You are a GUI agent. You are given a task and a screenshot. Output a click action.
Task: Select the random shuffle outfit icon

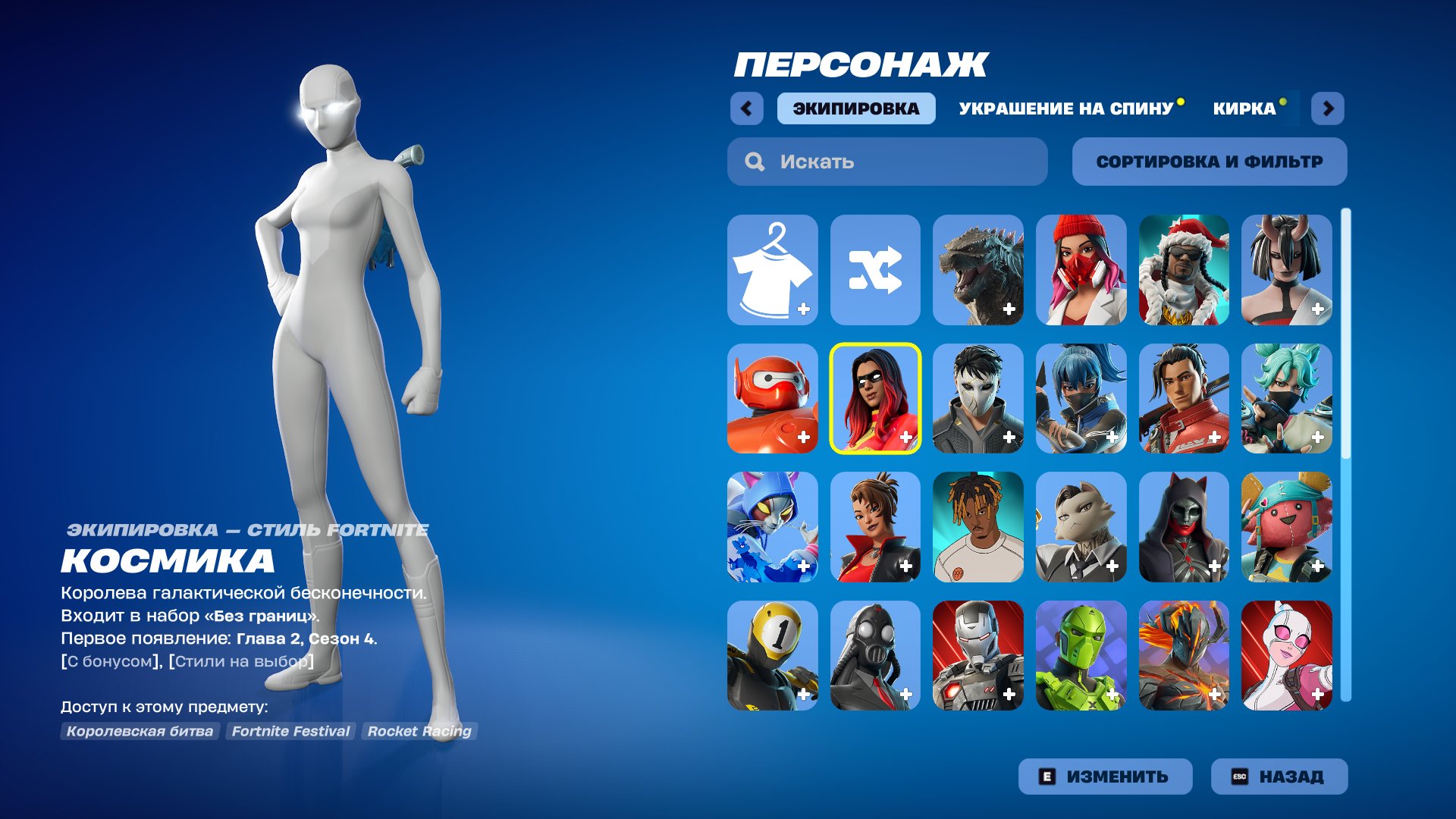click(875, 269)
